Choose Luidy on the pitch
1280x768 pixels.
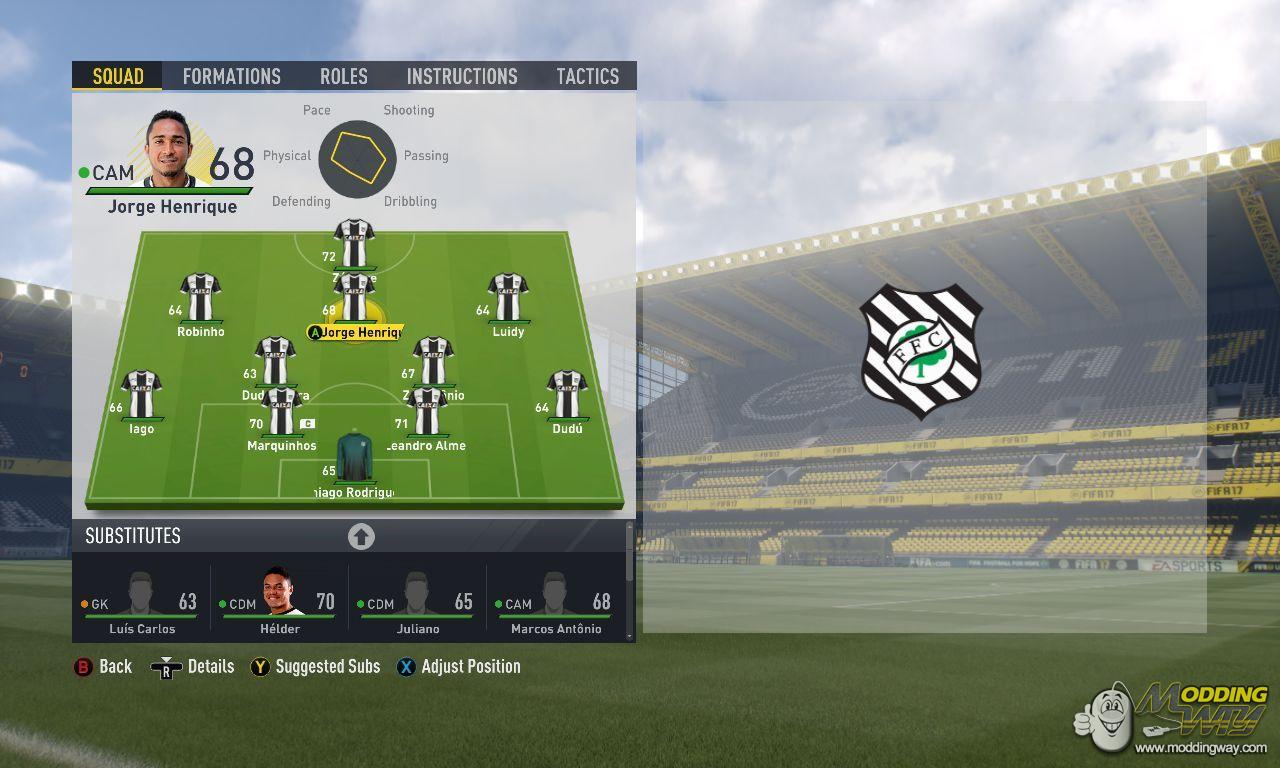point(508,299)
